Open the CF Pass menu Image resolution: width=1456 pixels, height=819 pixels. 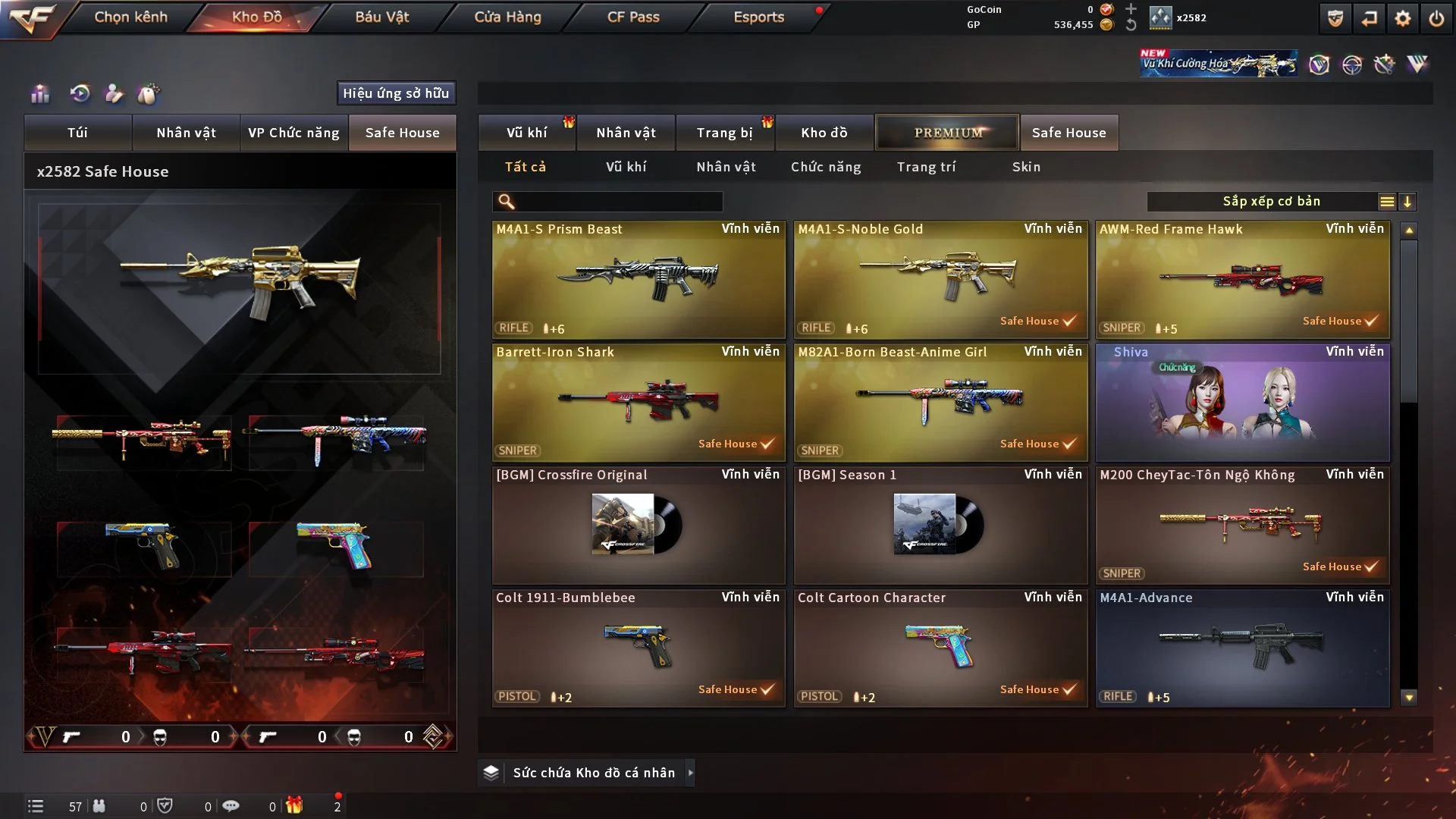(633, 17)
